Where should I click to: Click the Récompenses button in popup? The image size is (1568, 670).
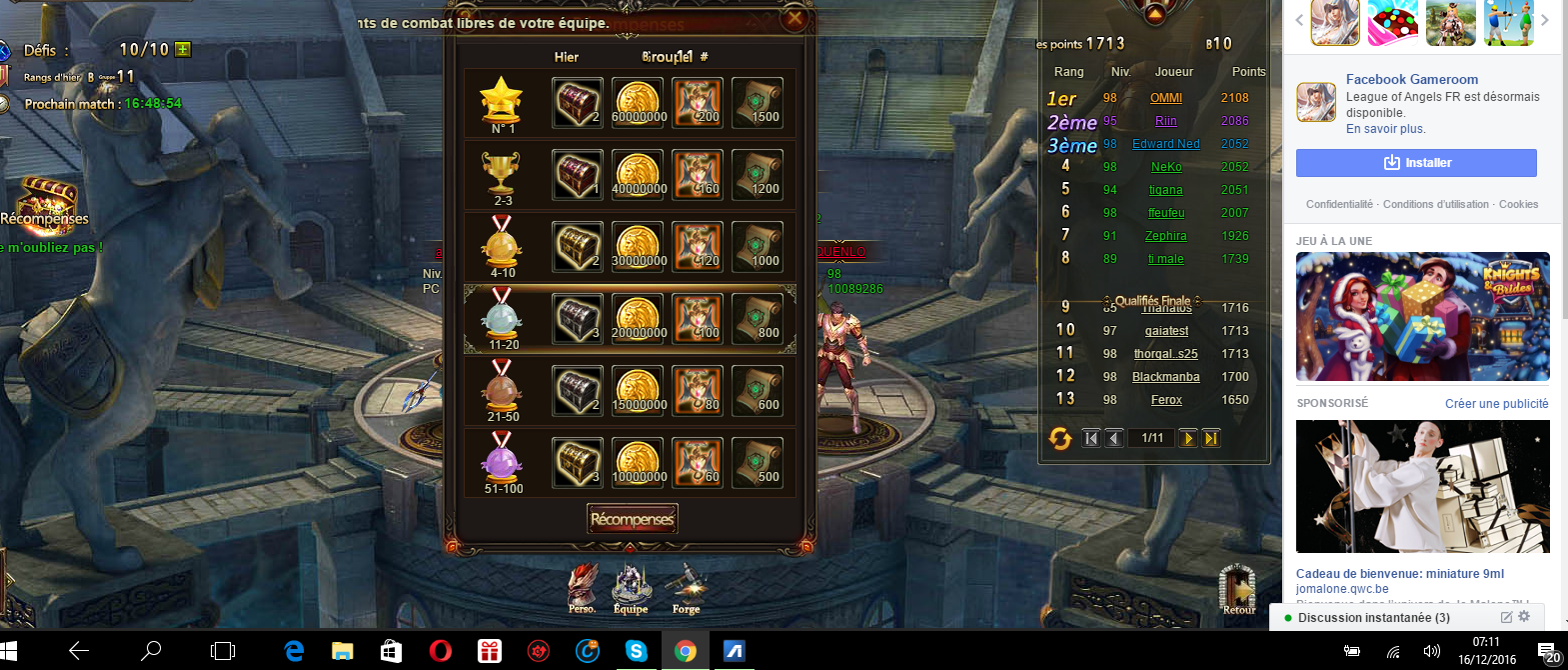tap(632, 519)
